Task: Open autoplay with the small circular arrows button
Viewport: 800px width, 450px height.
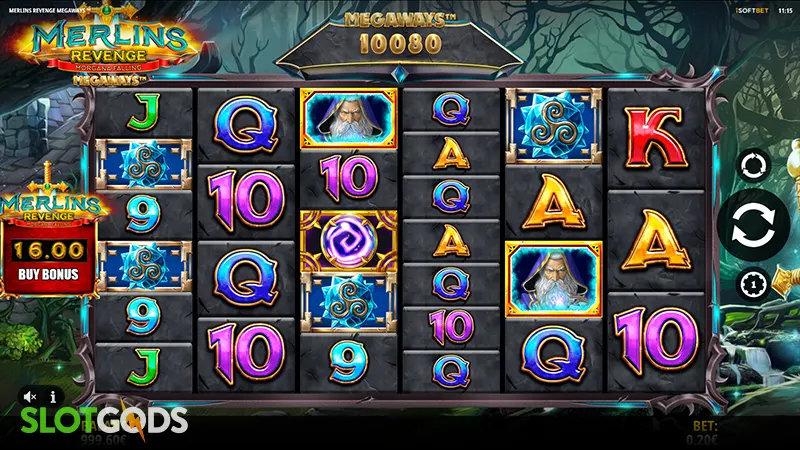Action: [x=752, y=163]
